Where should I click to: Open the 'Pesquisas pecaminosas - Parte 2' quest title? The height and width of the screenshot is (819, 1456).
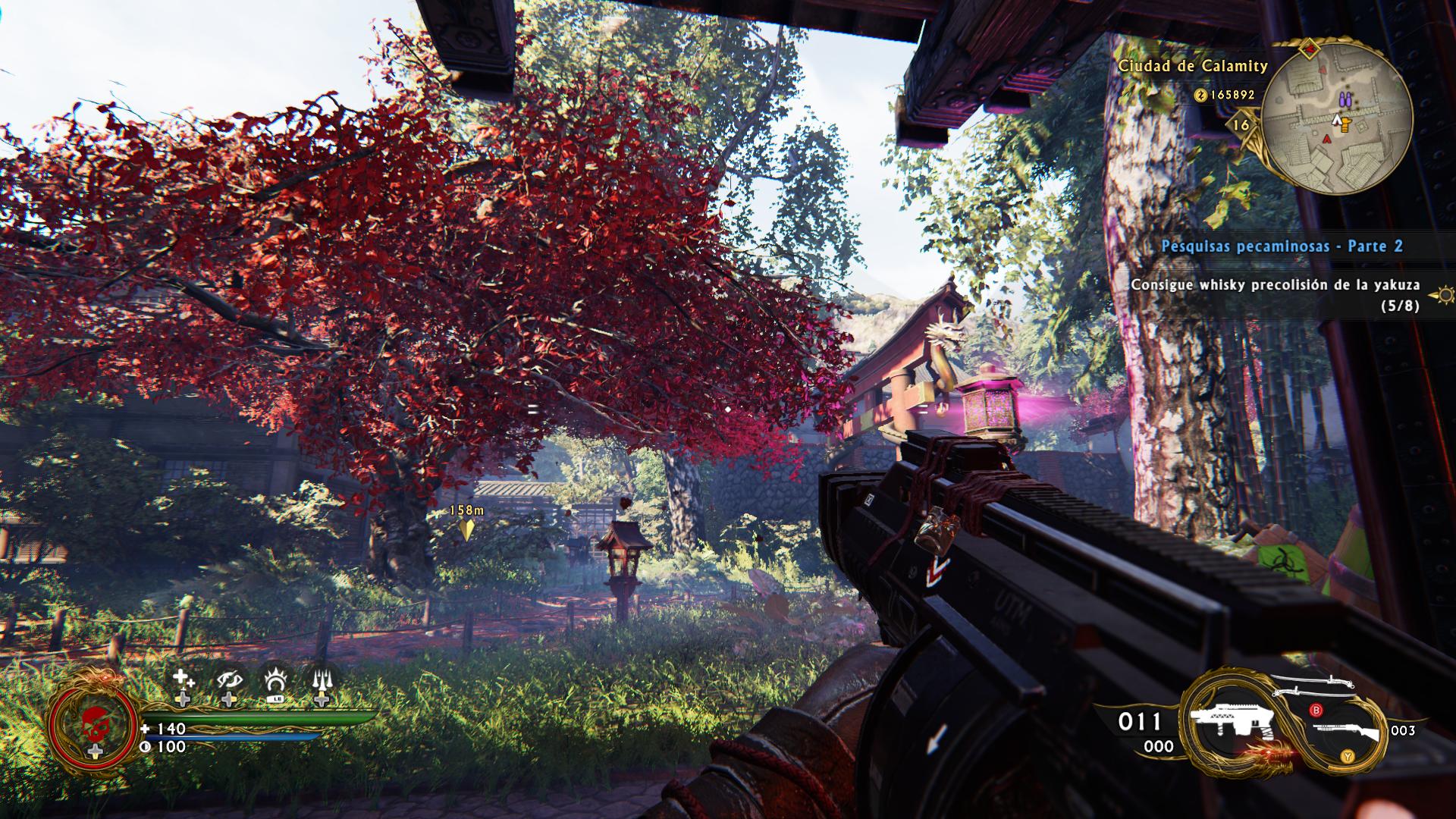click(1282, 246)
